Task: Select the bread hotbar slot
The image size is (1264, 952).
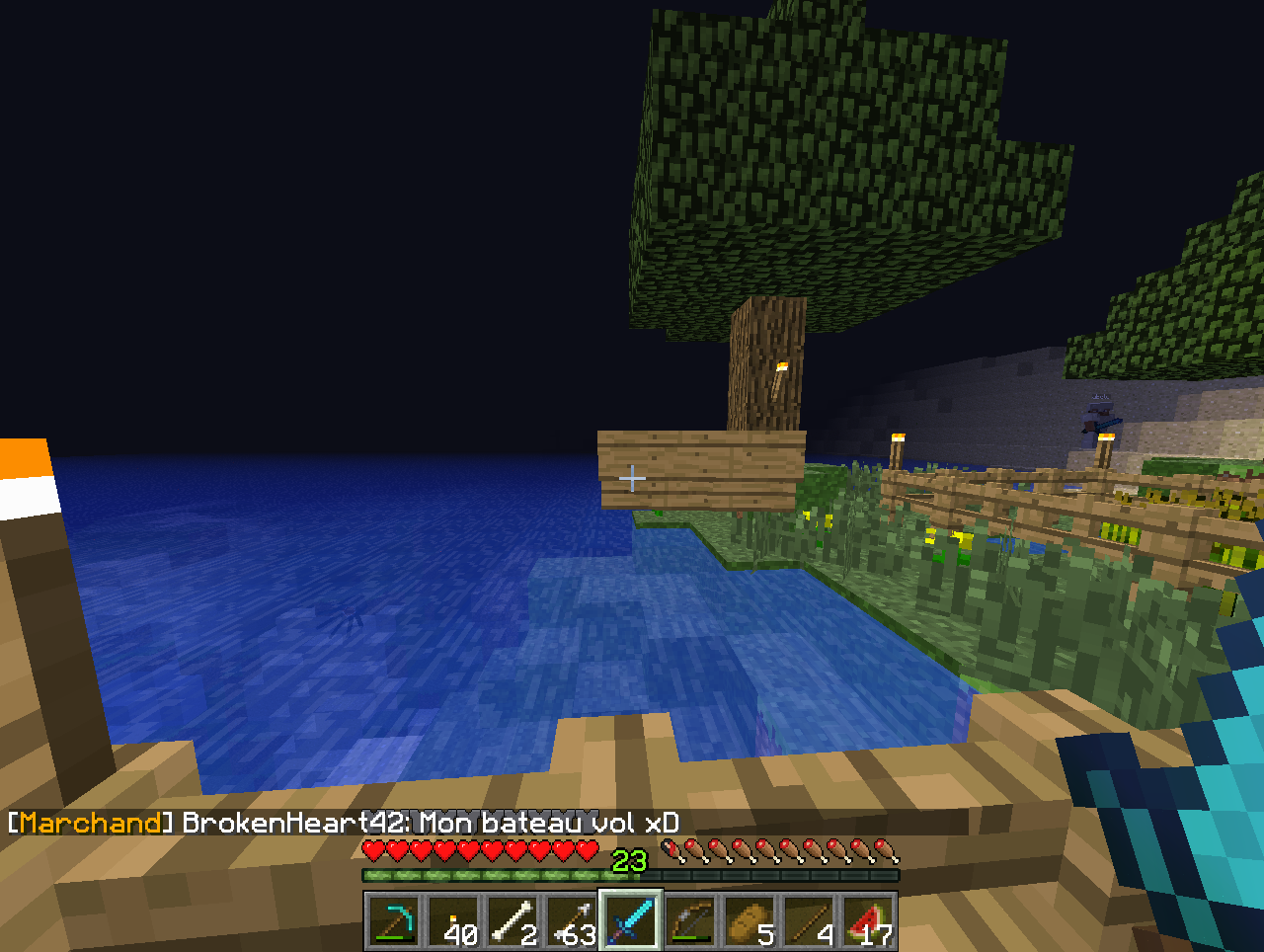Action: click(x=750, y=921)
